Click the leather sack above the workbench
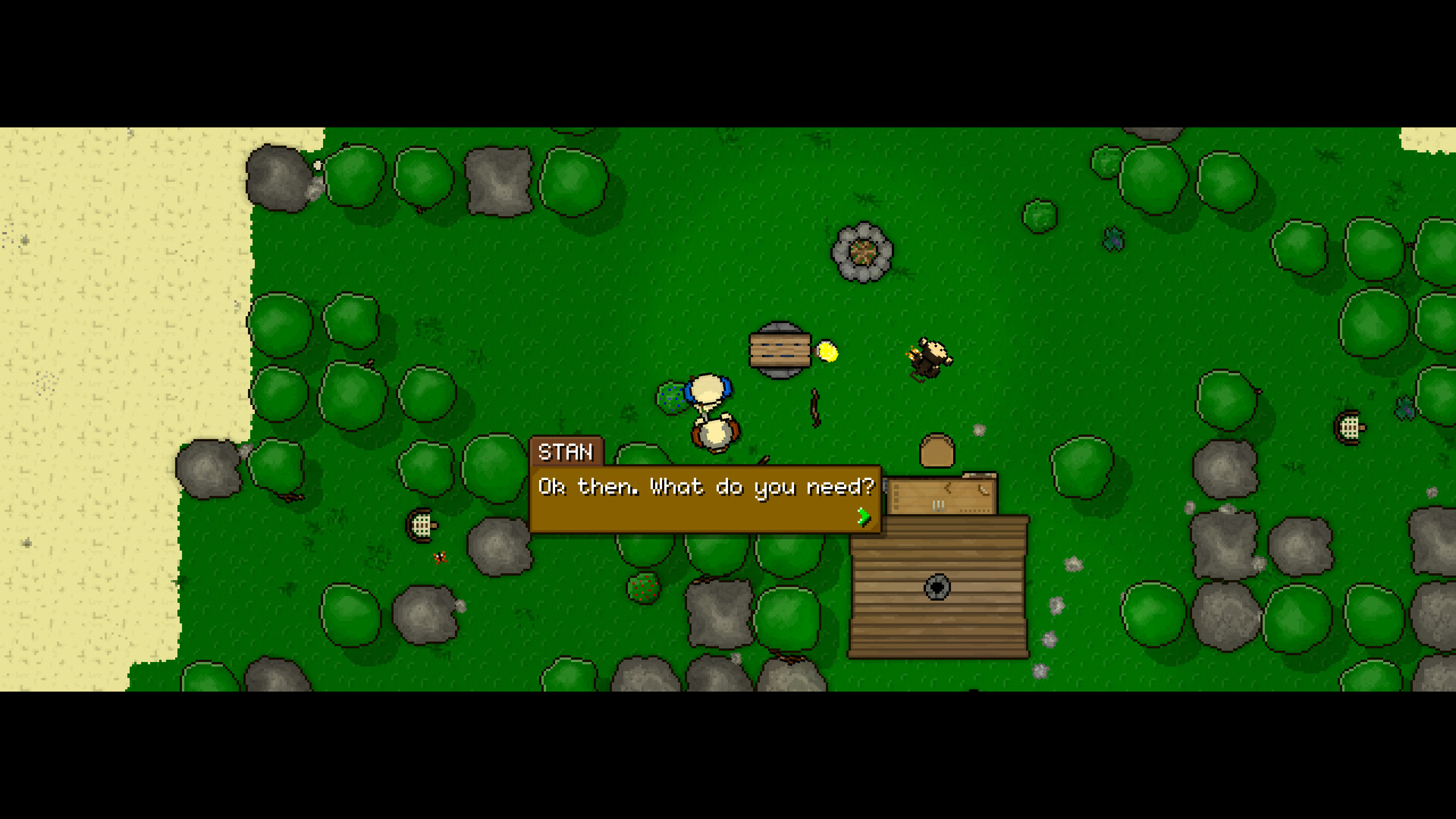The width and height of the screenshot is (1456, 819). click(x=937, y=450)
